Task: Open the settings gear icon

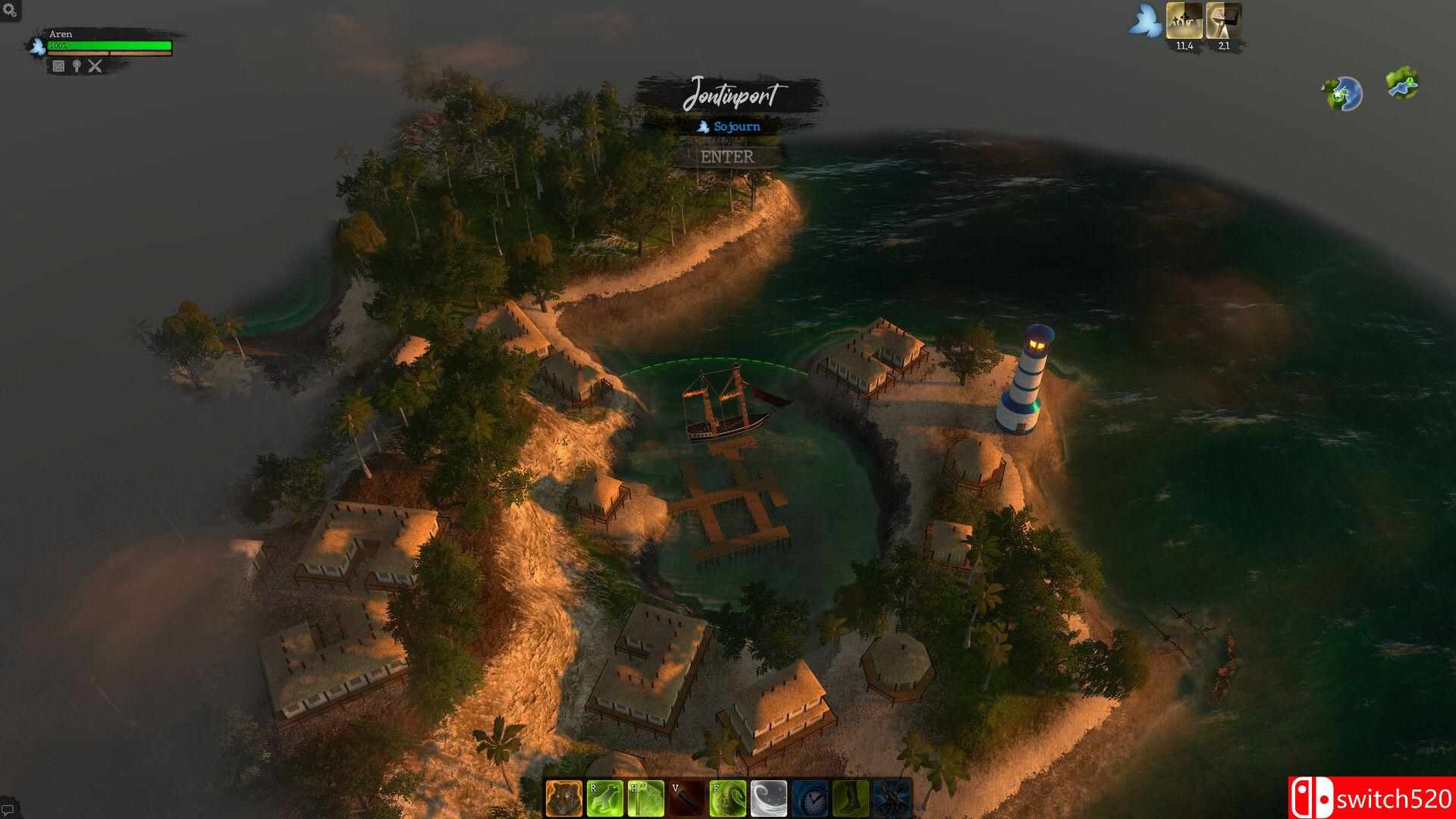Action: [11, 10]
